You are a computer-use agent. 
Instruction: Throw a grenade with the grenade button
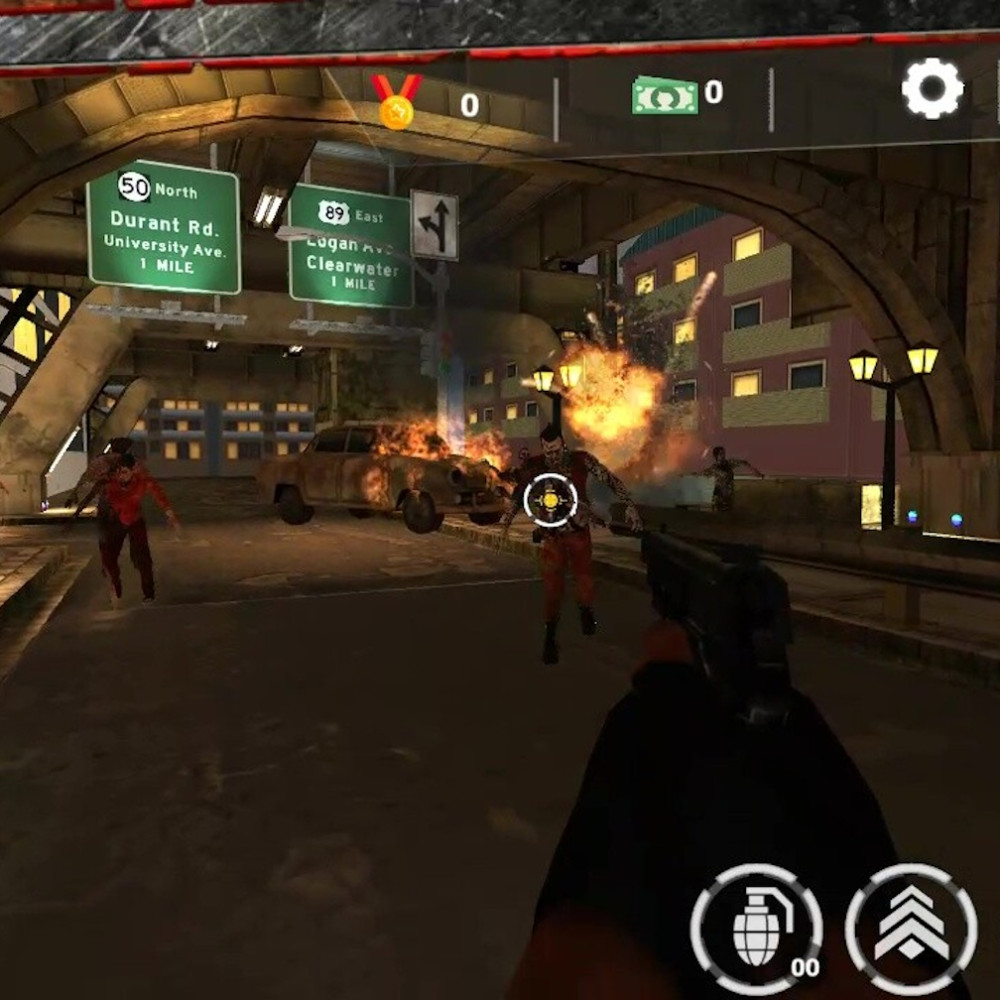pos(756,928)
